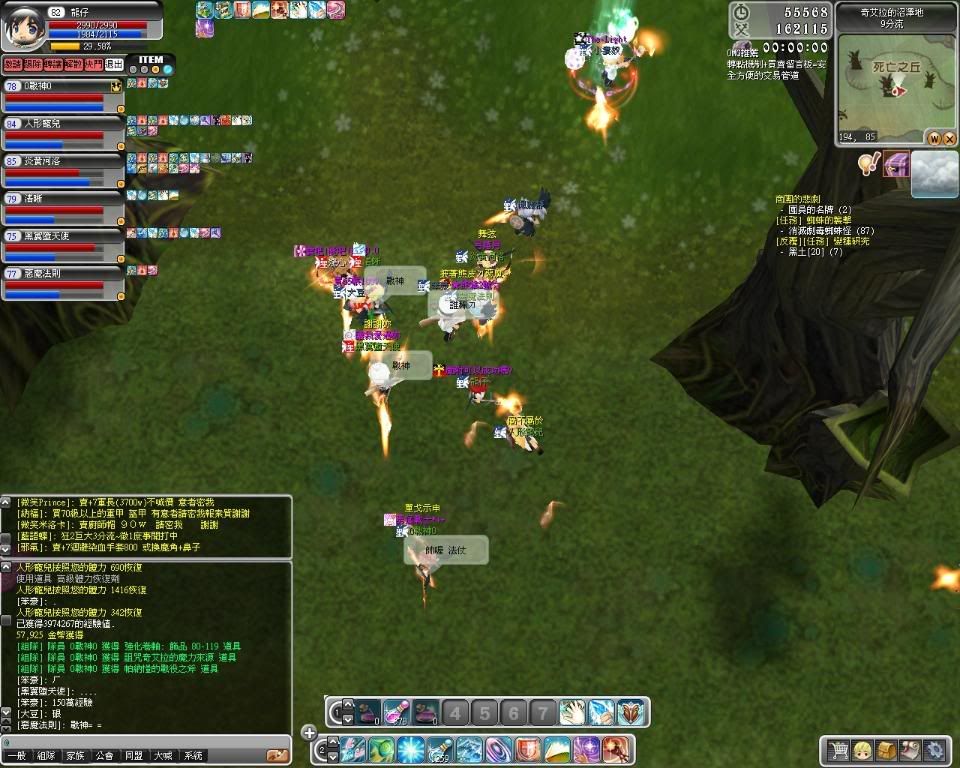Open the treasure chest inventory icon
Viewport: 960px width, 768px height.
pos(886,749)
